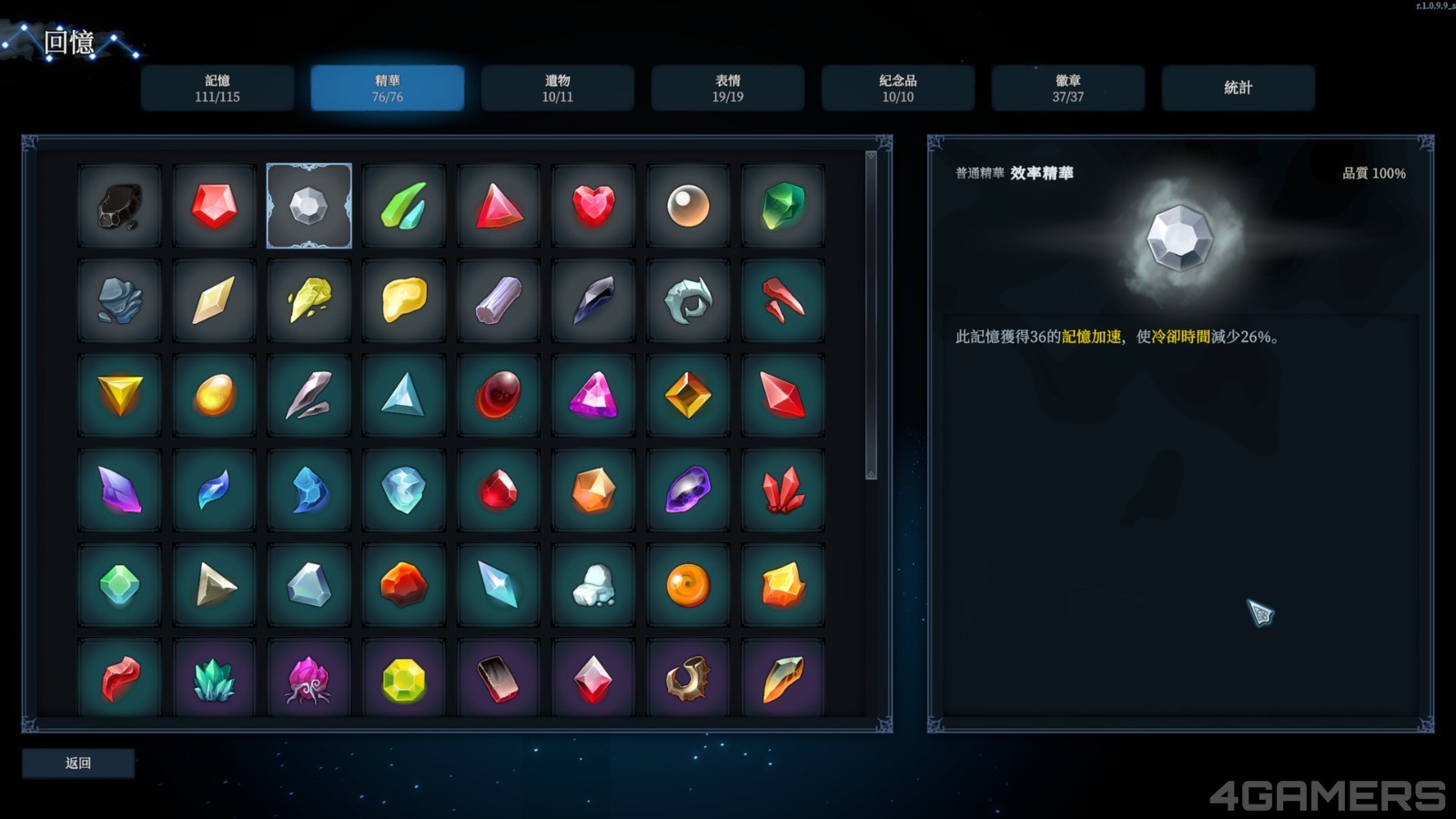Select the yellow inverted triangle gem
Screen dimensions: 1456x819
point(120,396)
